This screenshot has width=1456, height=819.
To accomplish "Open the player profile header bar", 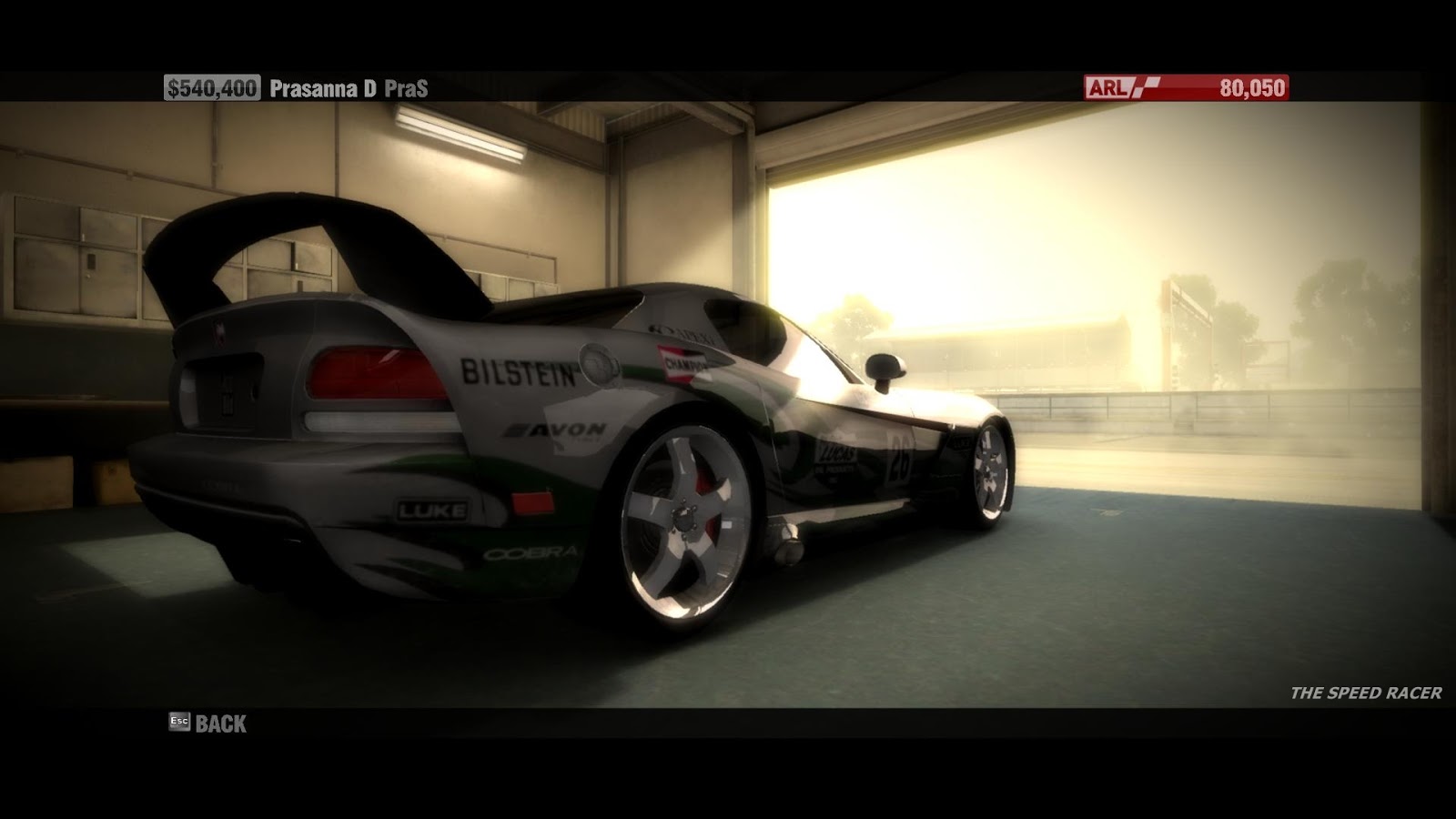I will tap(300, 88).
